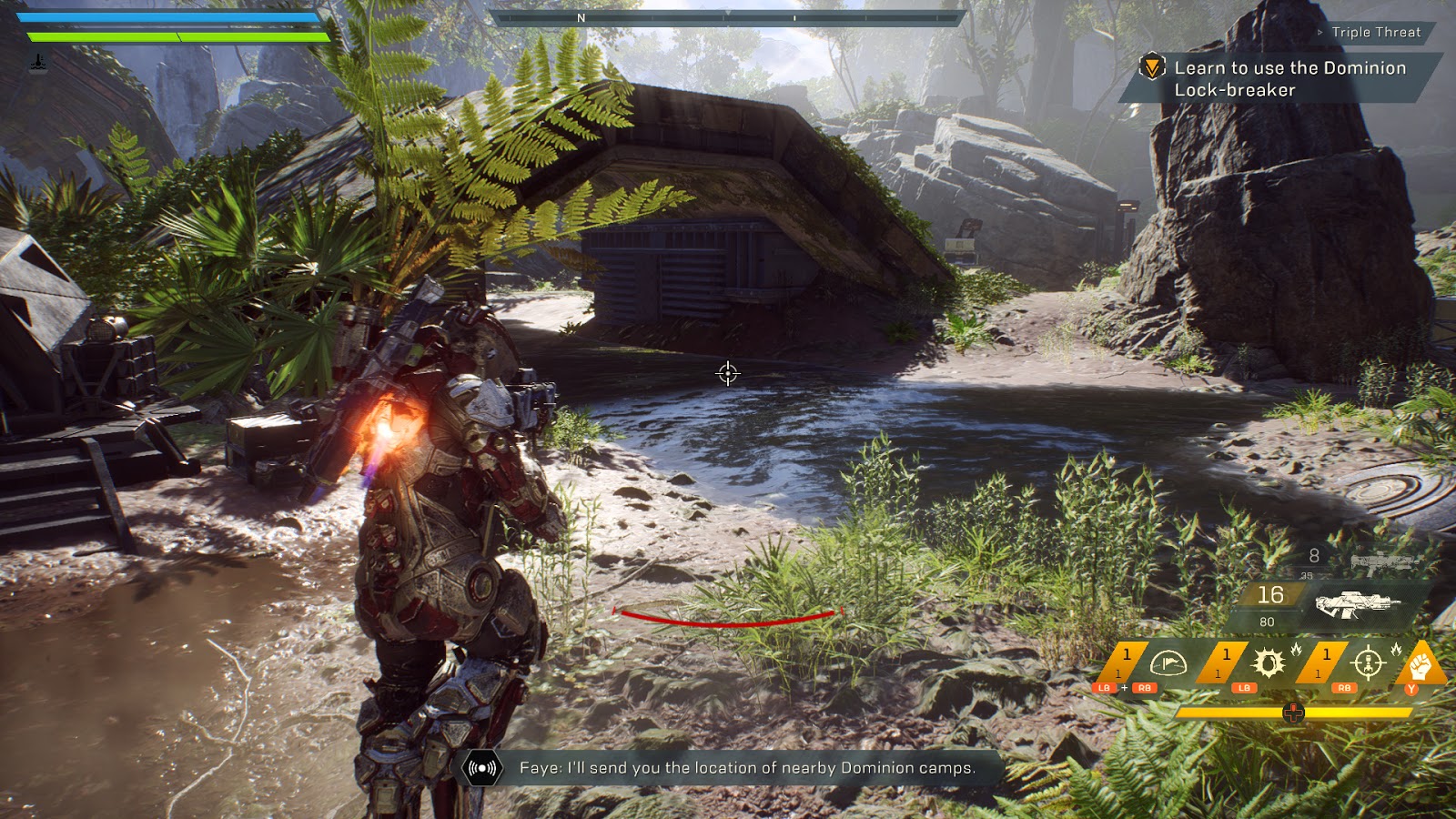This screenshot has width=1456, height=819.
Task: Select the equipped assault rifle weapon
Action: [x=1356, y=603]
